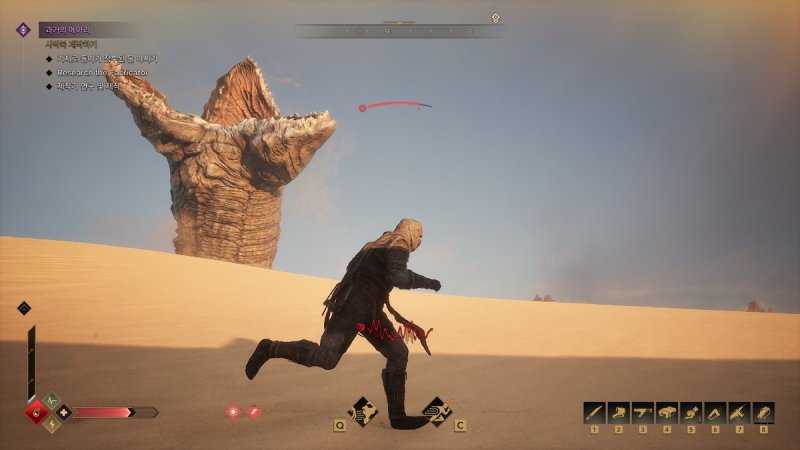Click the small black diamond indicator above the vertical gauge
Screen dimensions: 800x450
click(x=24, y=308)
